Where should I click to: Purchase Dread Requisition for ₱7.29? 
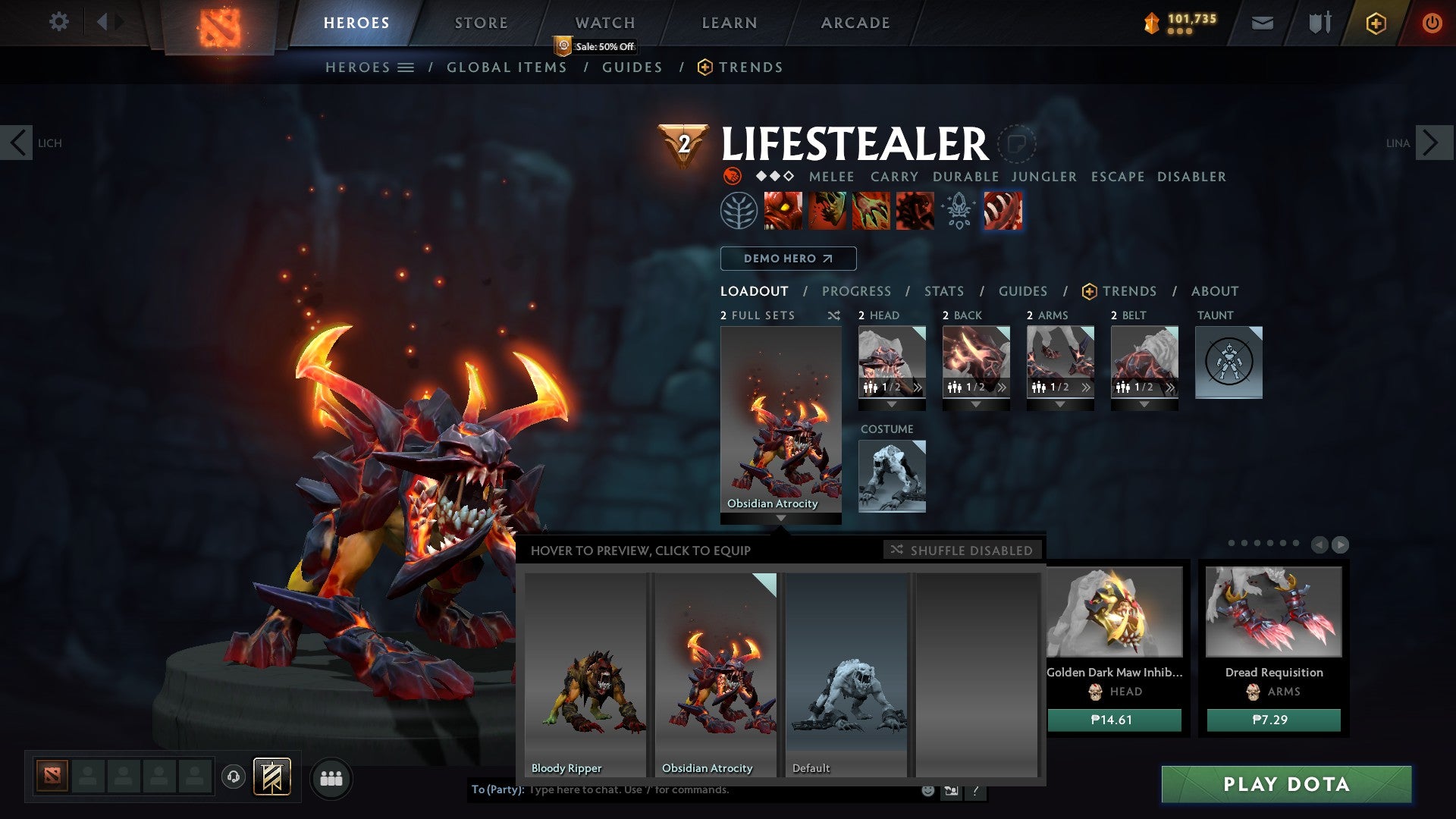coord(1273,720)
